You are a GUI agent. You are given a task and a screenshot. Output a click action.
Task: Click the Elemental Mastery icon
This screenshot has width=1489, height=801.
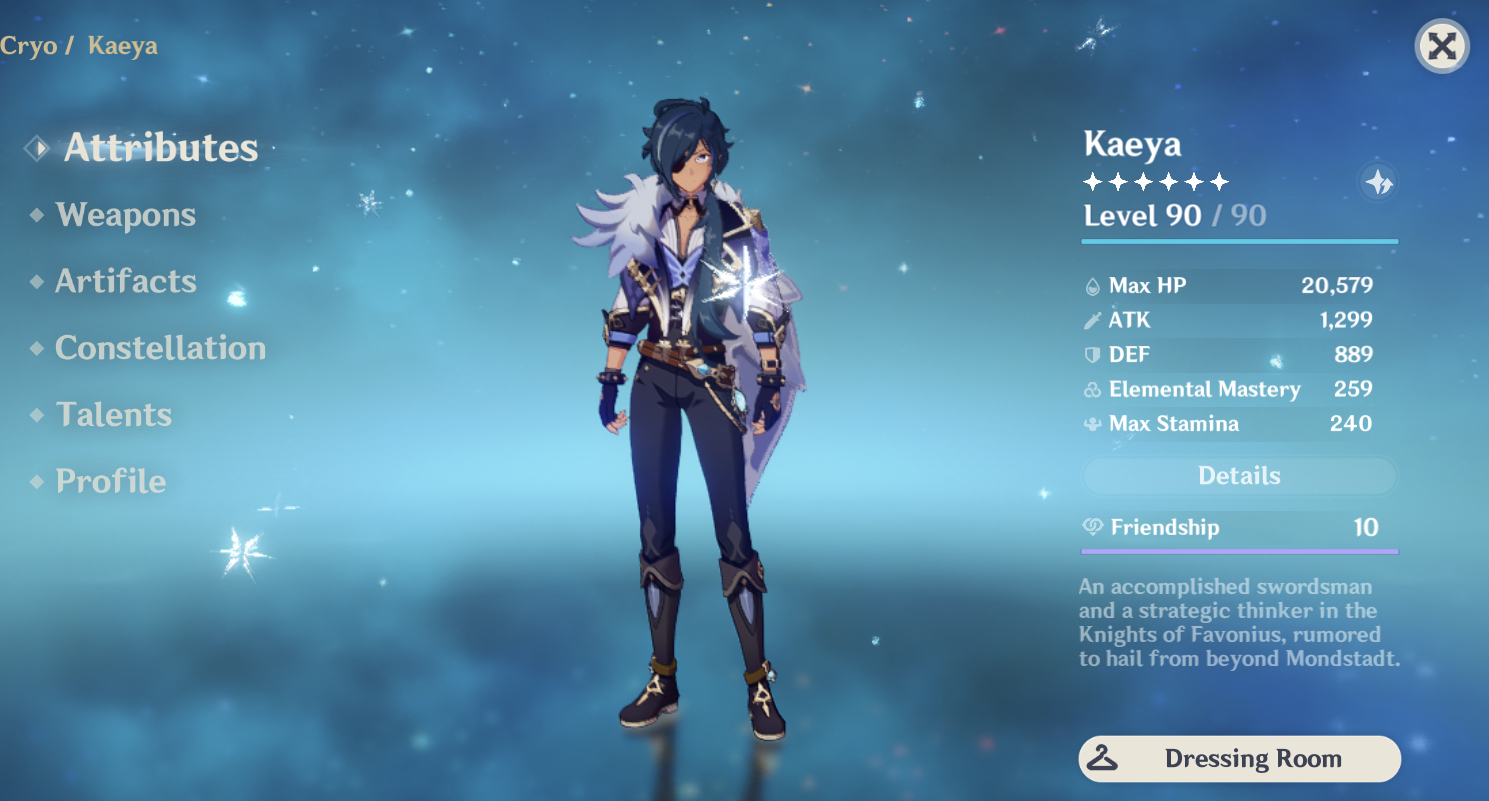(x=1093, y=389)
